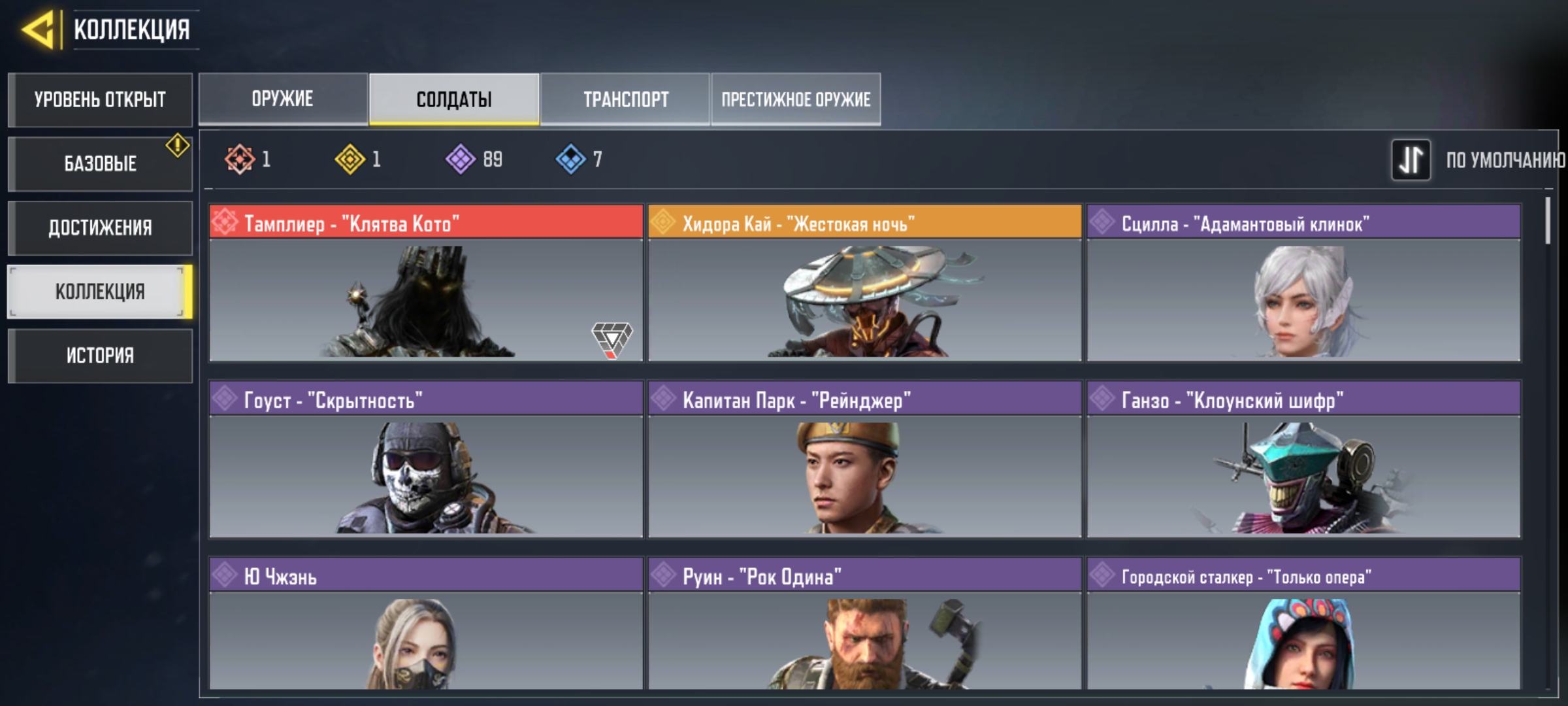1568x706 pixels.
Task: Open the История menu entry
Action: [100, 356]
